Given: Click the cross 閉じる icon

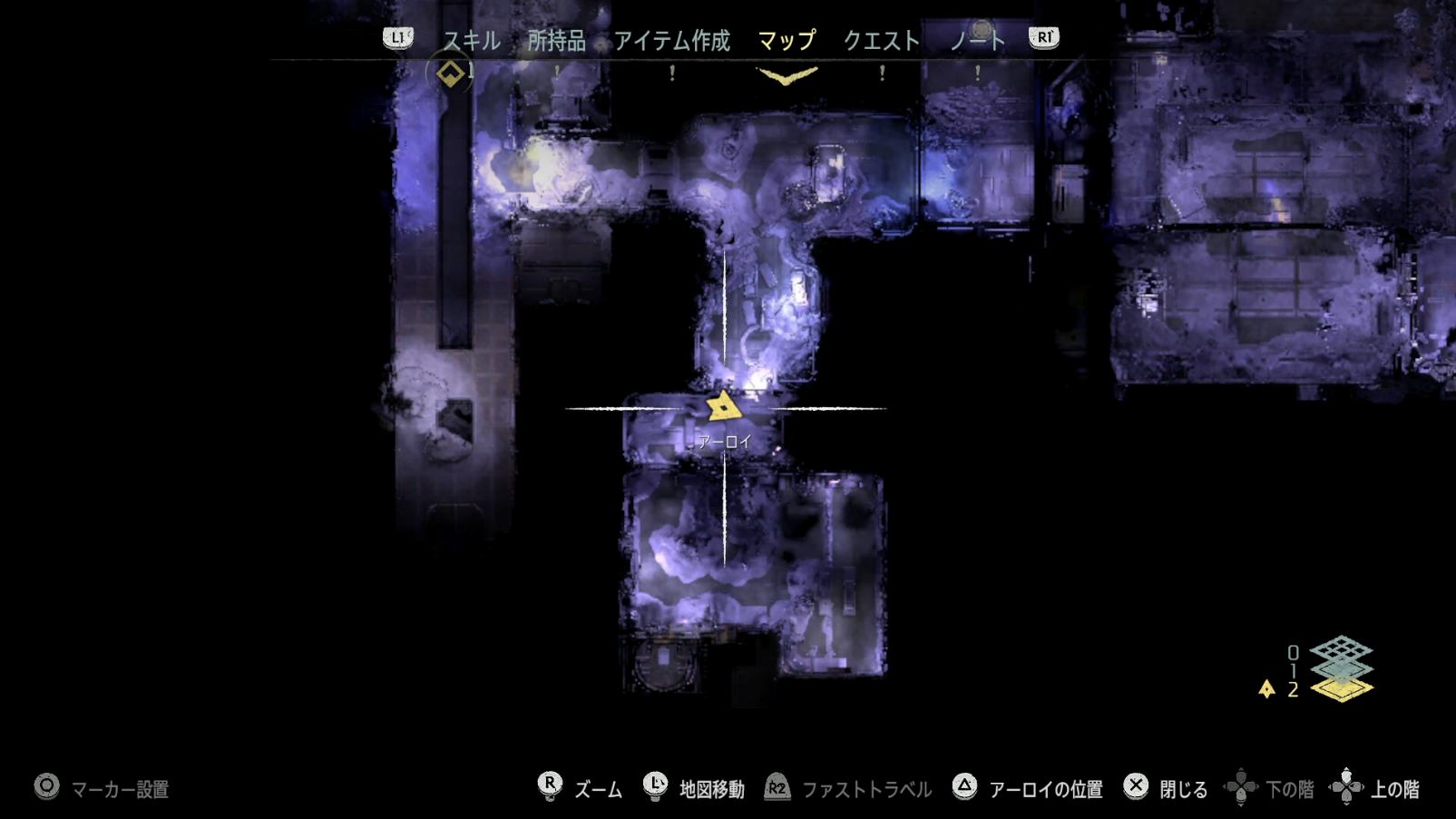Looking at the screenshot, I should coord(1136,785).
